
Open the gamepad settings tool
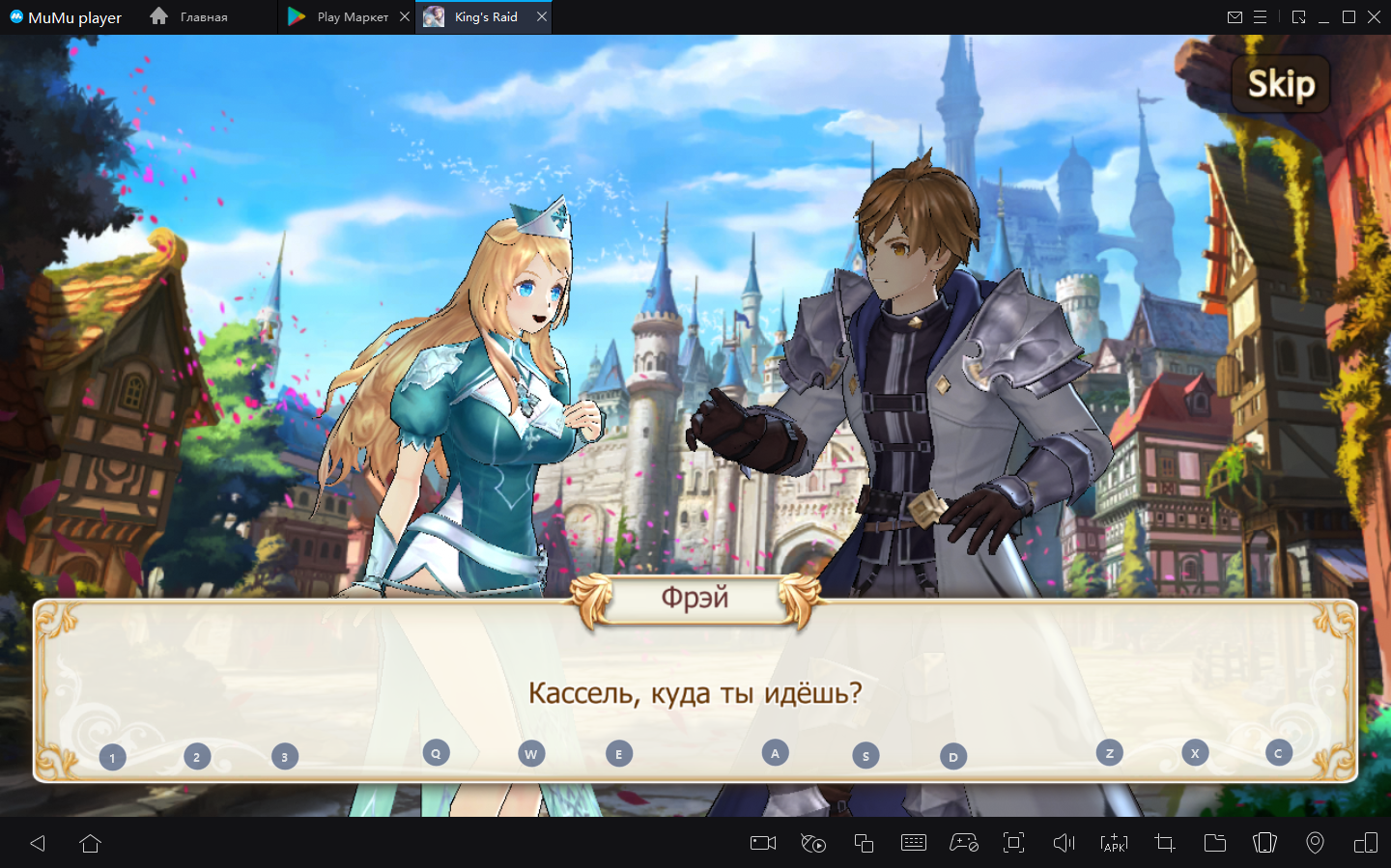coord(963,843)
